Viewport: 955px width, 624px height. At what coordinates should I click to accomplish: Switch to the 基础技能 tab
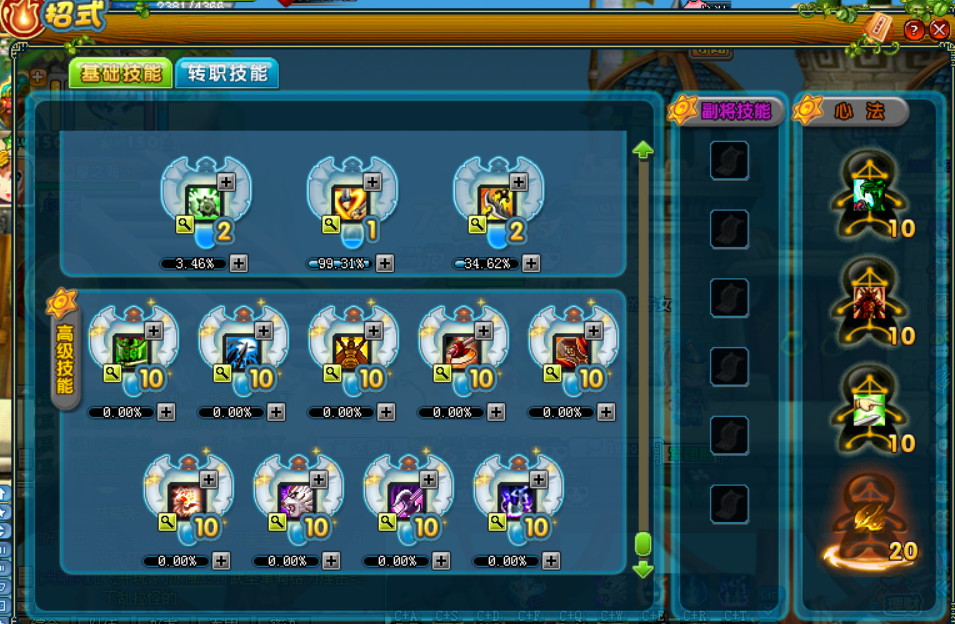point(121,74)
